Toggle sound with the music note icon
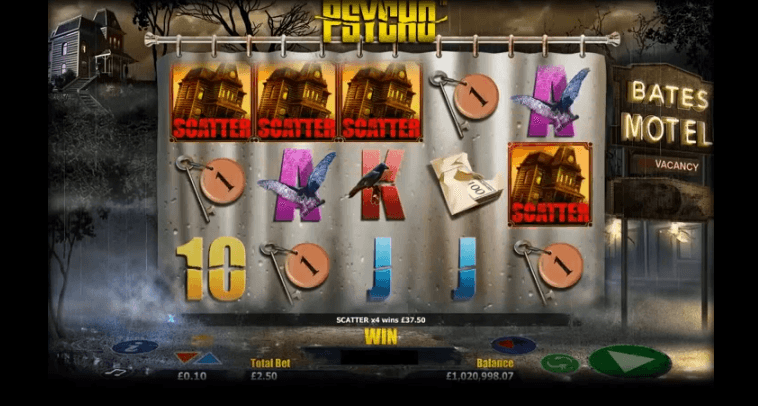The height and width of the screenshot is (406, 758). (x=115, y=372)
